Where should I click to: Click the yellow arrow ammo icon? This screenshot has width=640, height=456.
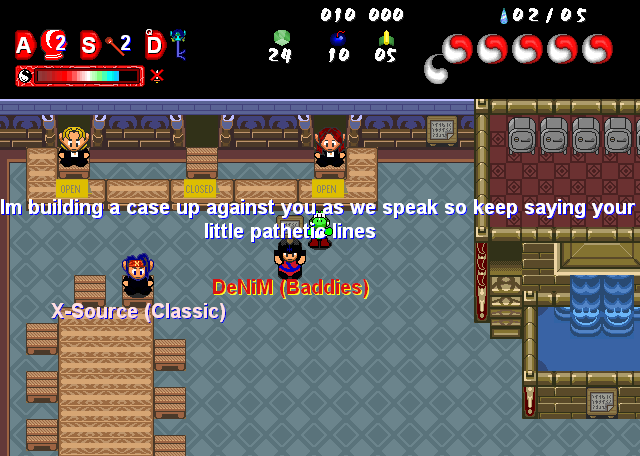pyautogui.click(x=386, y=38)
